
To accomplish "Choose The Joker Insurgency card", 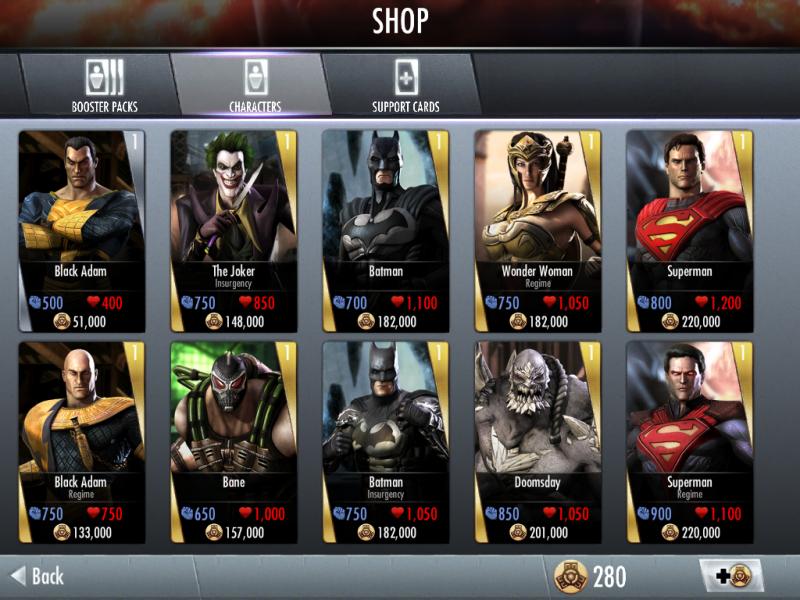I will click(x=234, y=230).
